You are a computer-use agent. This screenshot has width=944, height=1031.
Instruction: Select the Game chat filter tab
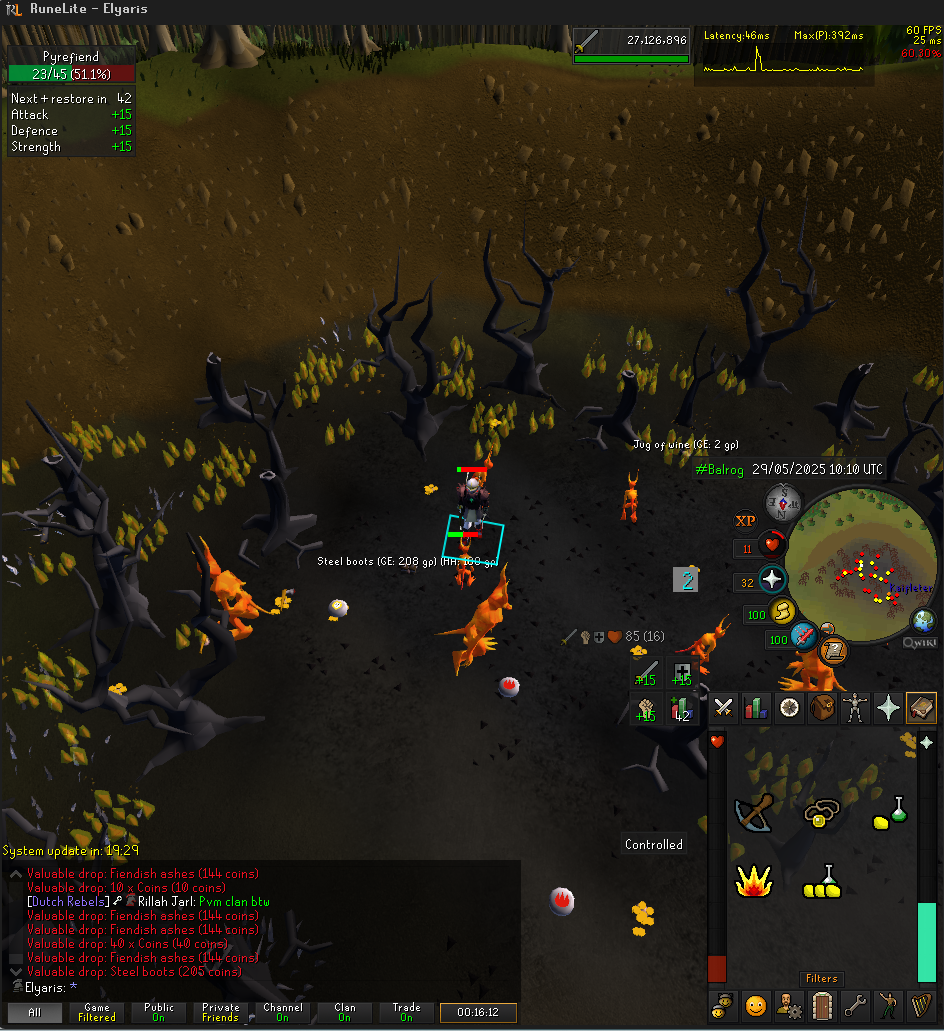click(97, 1012)
